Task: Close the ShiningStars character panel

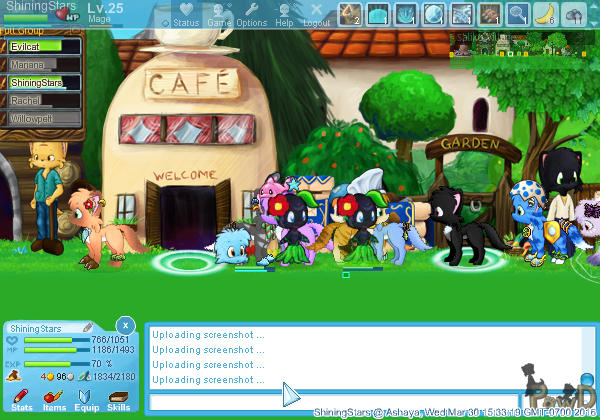Action: 124,325
